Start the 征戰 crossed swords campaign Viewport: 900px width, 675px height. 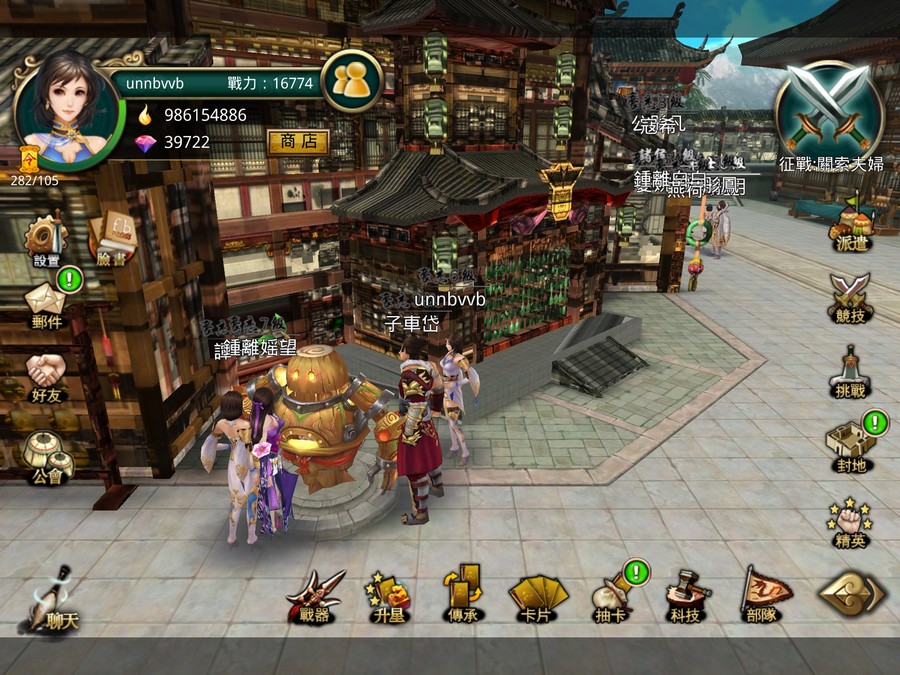[x=830, y=110]
